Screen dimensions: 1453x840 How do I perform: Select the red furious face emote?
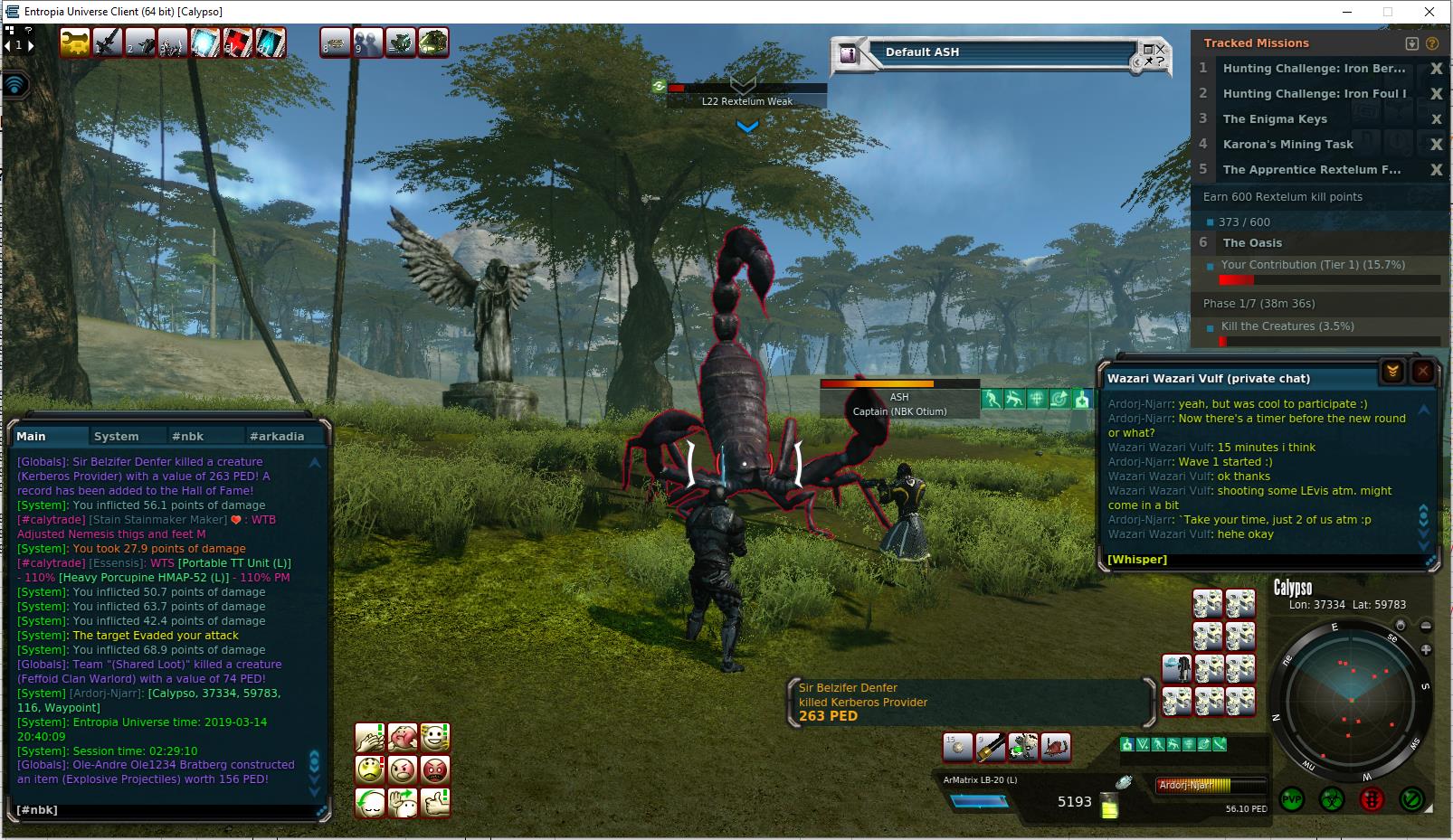435,770
